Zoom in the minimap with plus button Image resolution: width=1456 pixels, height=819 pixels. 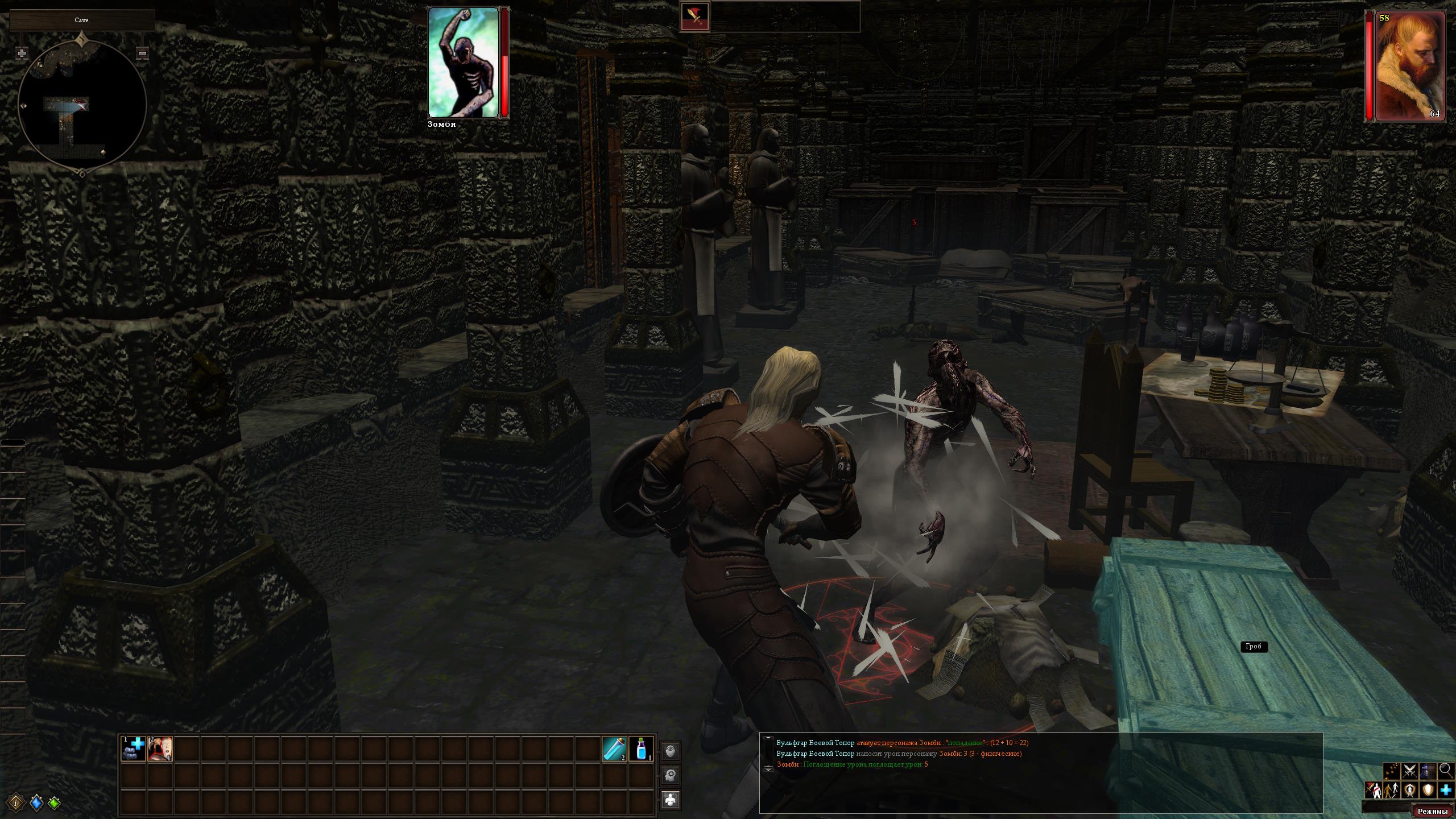(22, 53)
